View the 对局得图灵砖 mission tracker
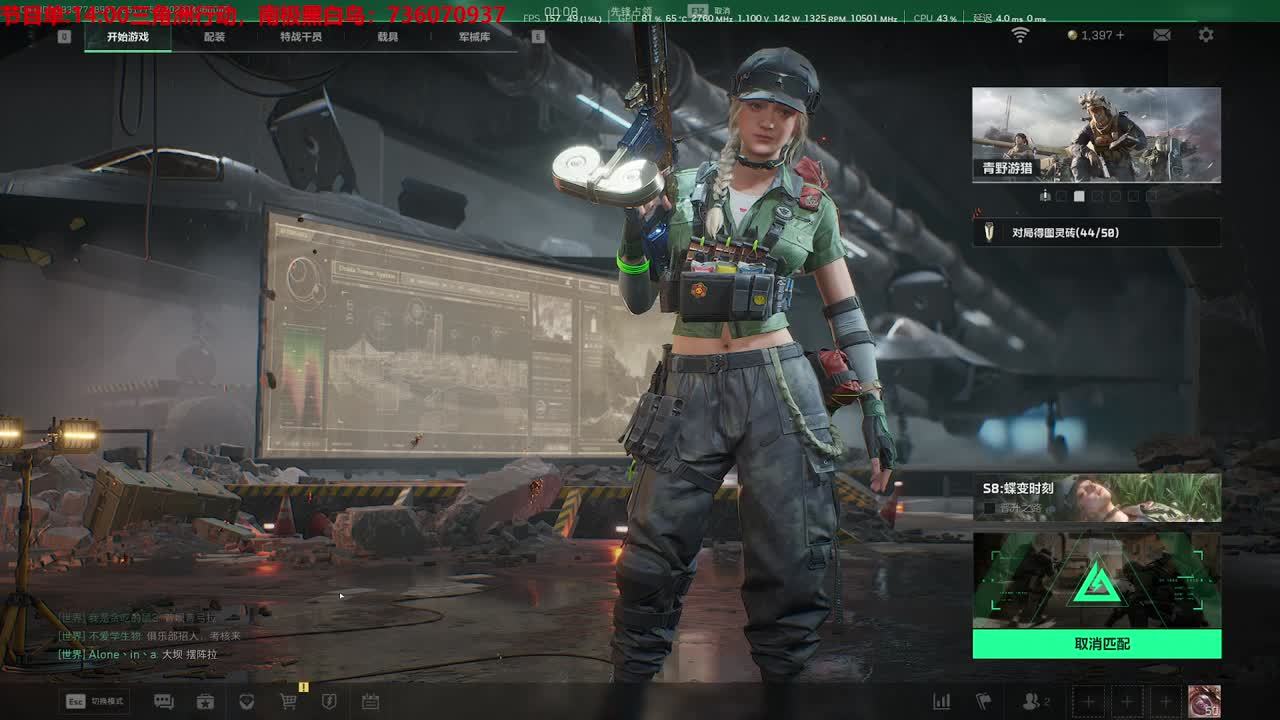This screenshot has width=1280, height=720. click(1096, 233)
